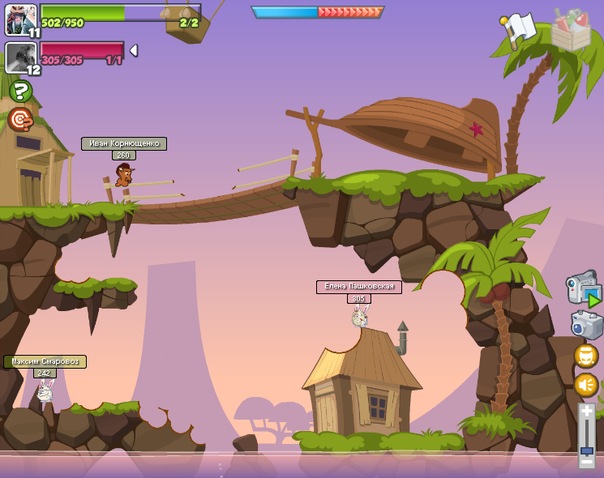Toggle the music button
Screen dimensions: 604x478
coord(586,356)
